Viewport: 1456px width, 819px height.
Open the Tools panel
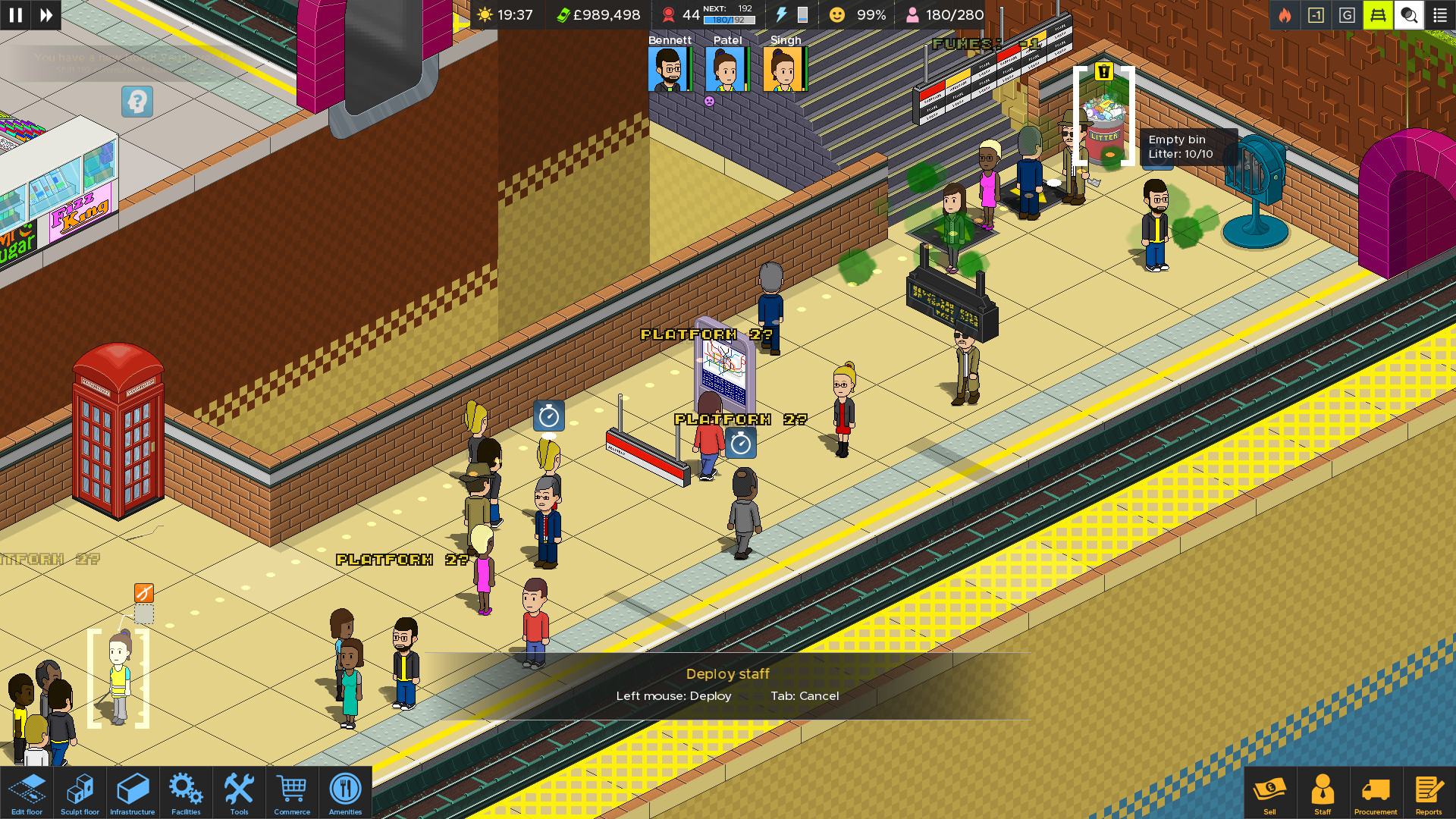(x=239, y=792)
